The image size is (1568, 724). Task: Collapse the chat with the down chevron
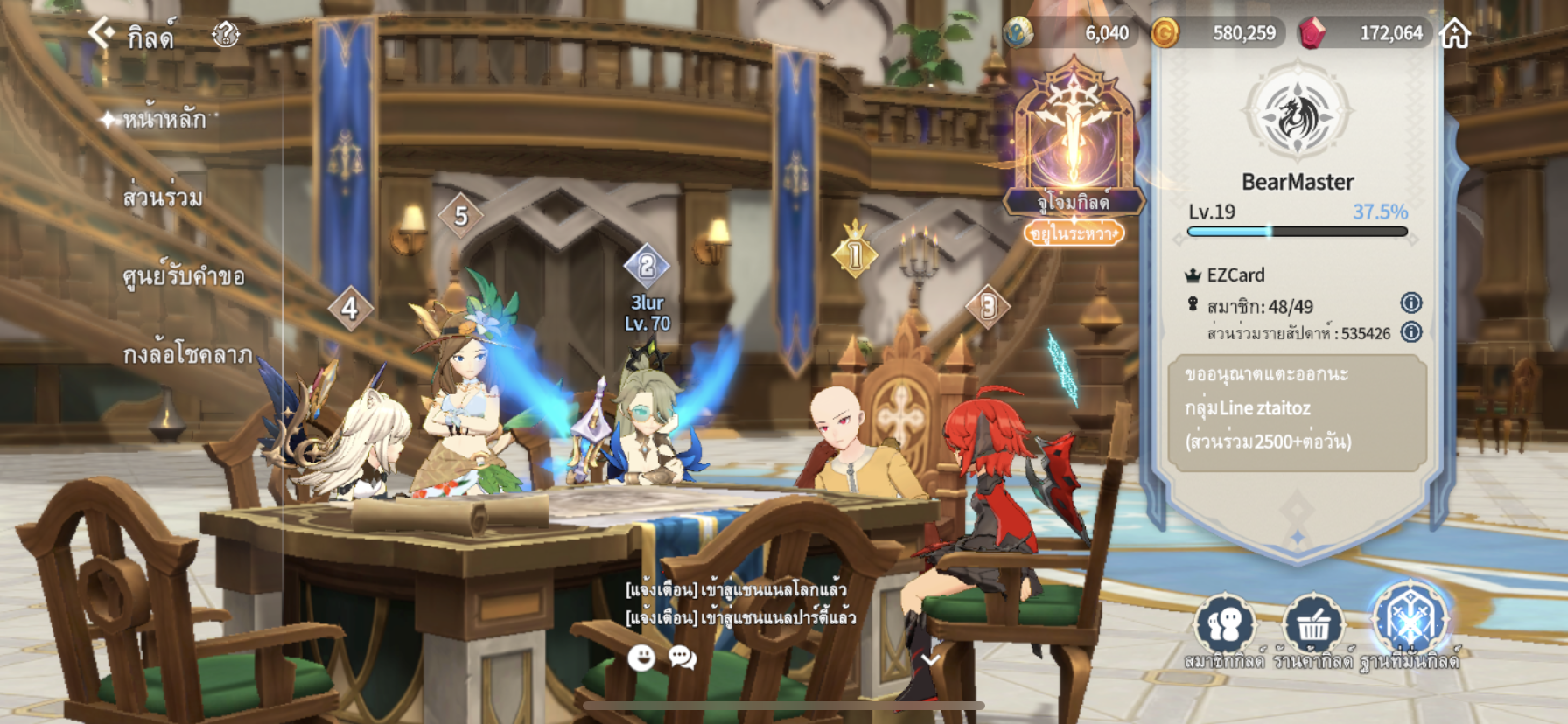pos(929,659)
